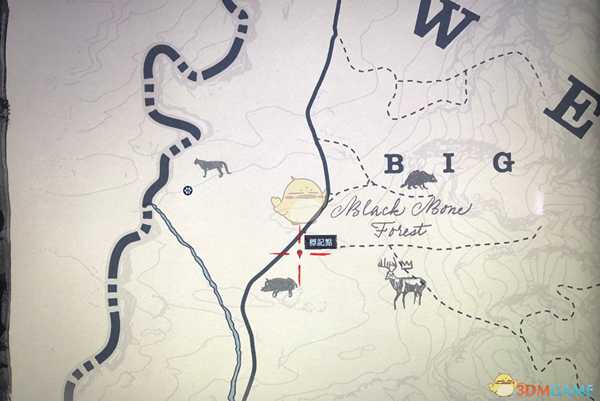This screenshot has height=401, width=600.
Task: Choose the wild boar map marker
Action: [279, 287]
